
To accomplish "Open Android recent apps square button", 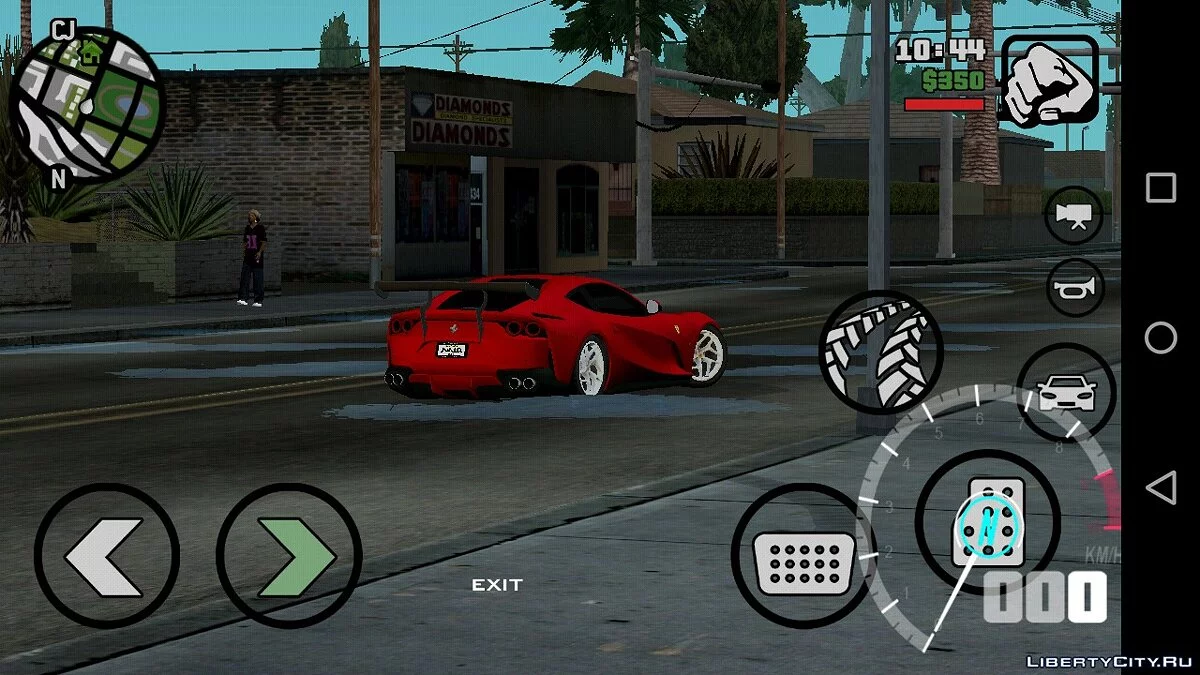I will pyautogui.click(x=1160, y=188).
